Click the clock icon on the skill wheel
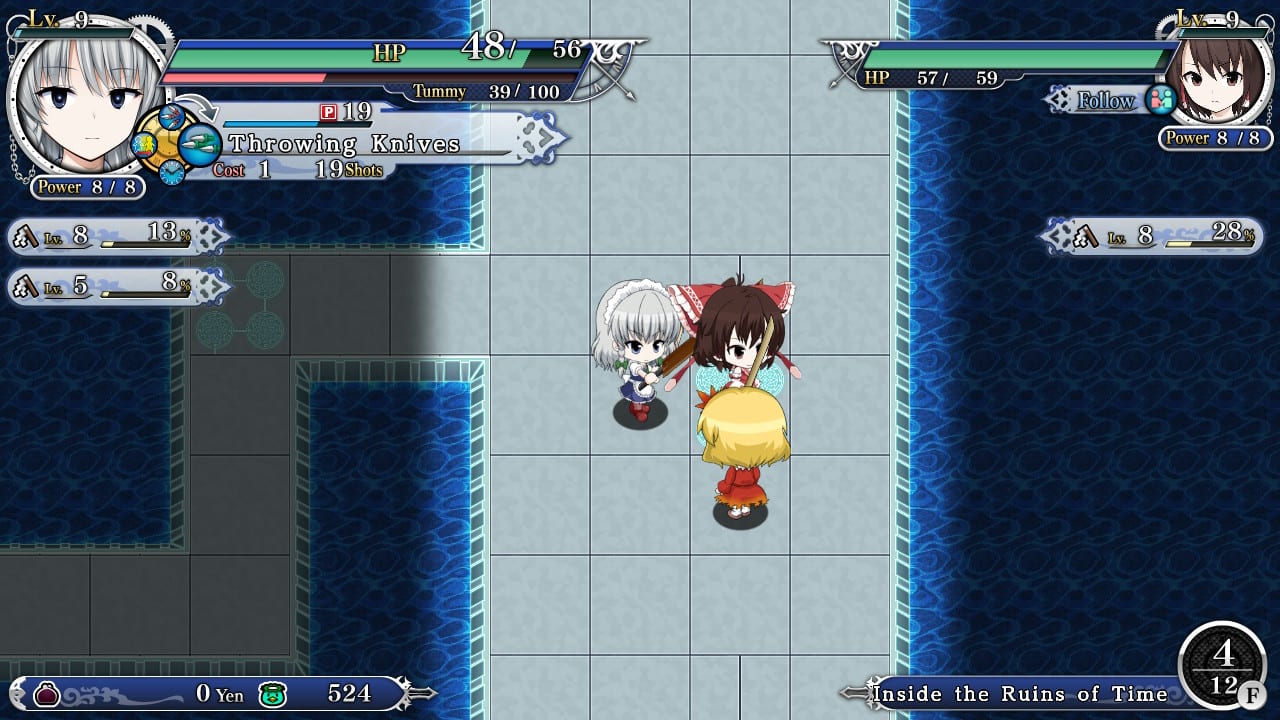This screenshot has height=720, width=1280. click(171, 172)
